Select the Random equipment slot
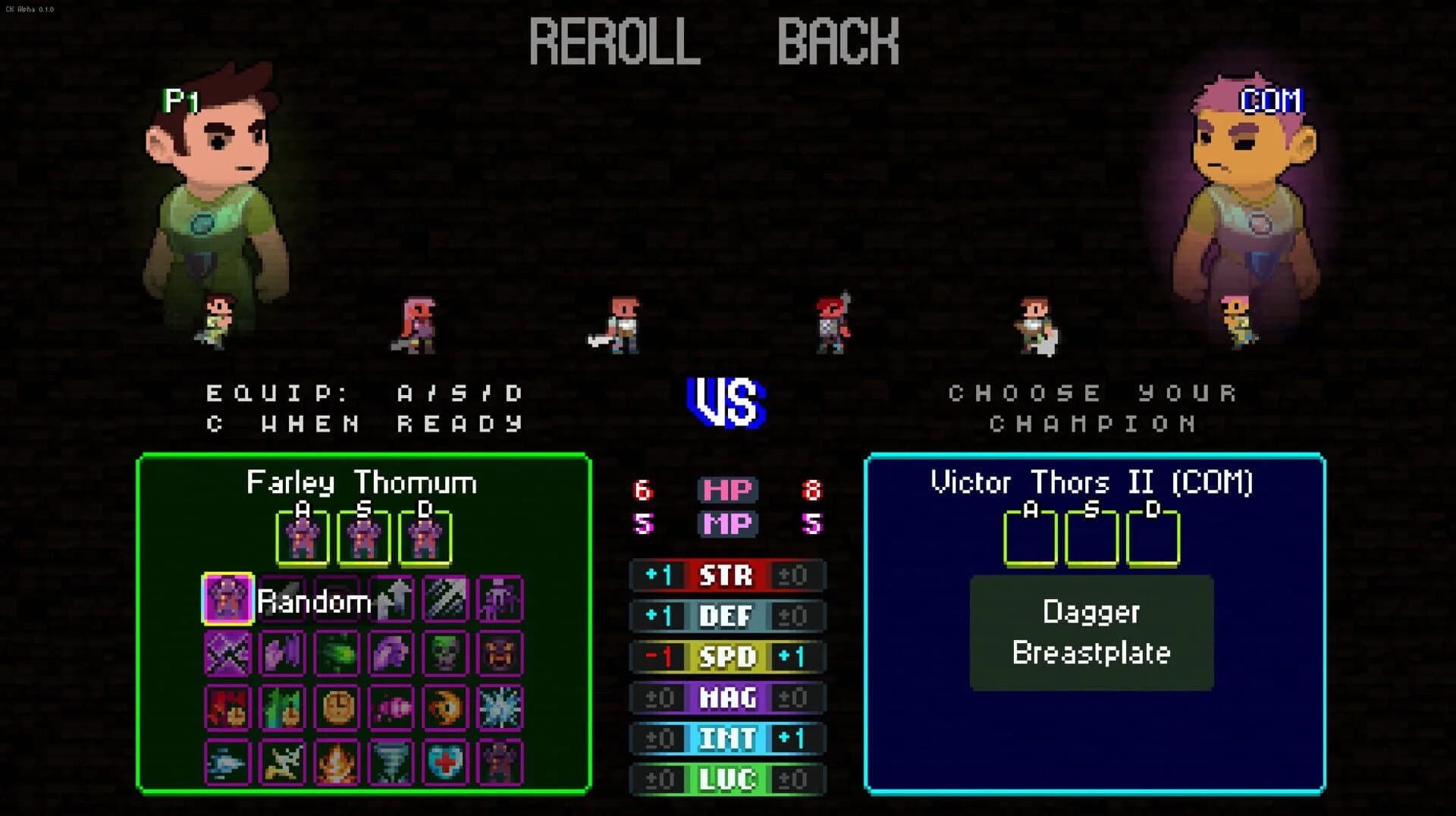The height and width of the screenshot is (816, 1456). (227, 601)
